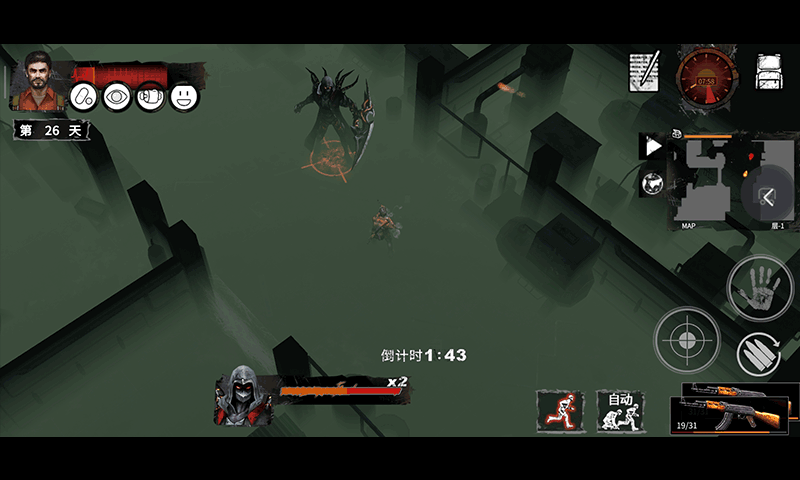Collapse the panel with the left-arrow button
800x480 pixels.
coord(768,197)
